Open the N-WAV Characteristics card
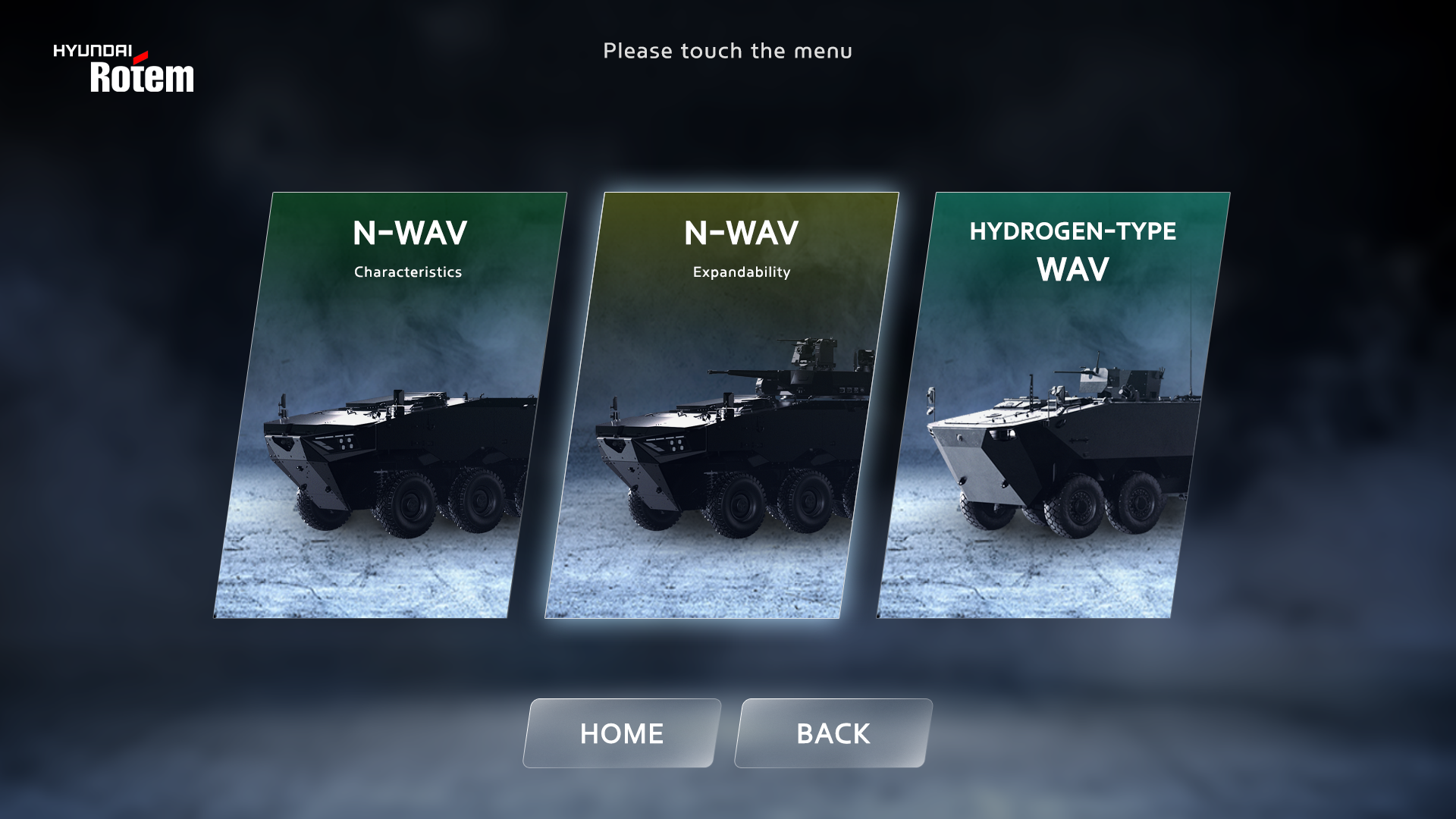 click(391, 405)
